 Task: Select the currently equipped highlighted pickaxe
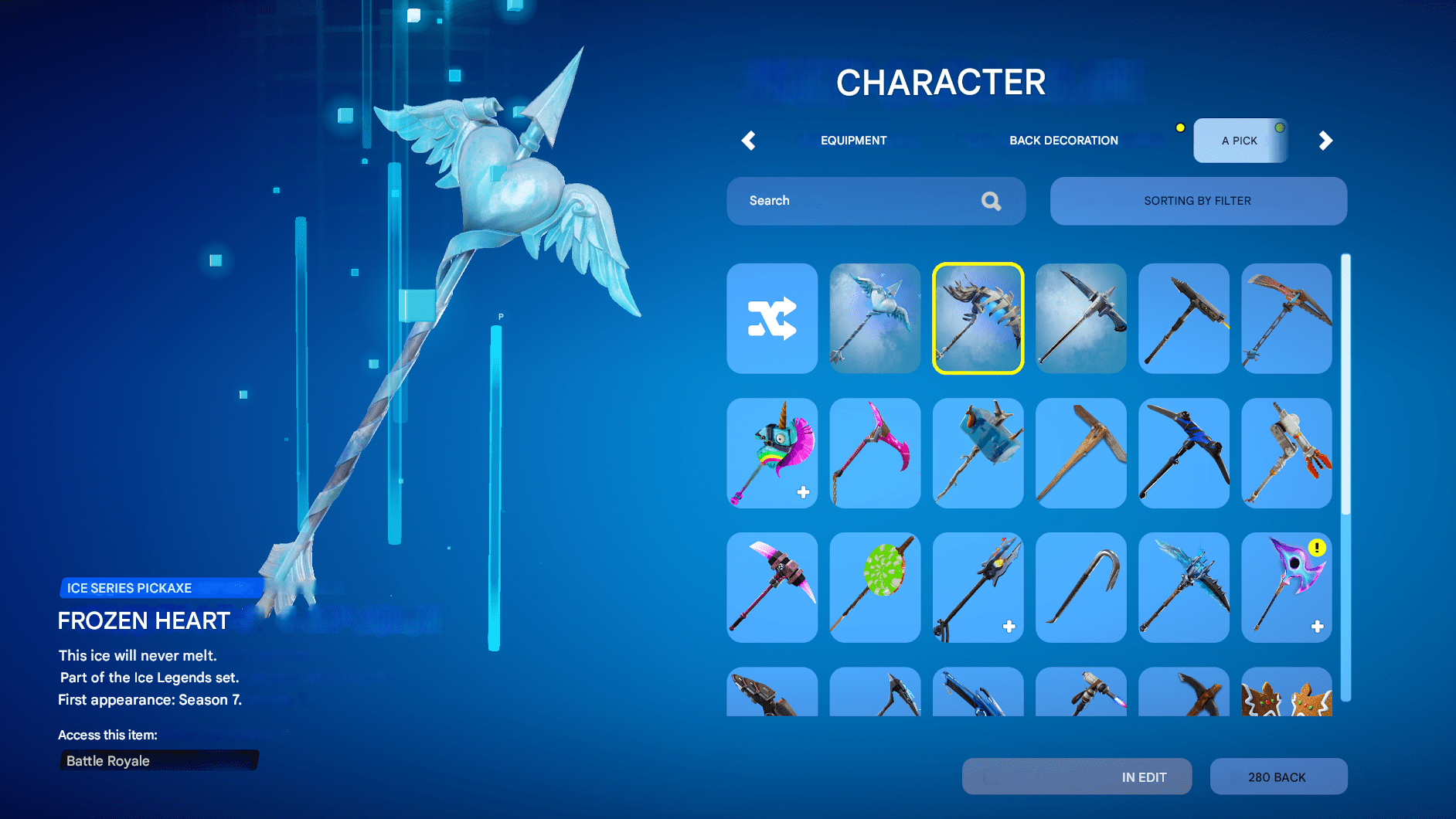(x=978, y=318)
